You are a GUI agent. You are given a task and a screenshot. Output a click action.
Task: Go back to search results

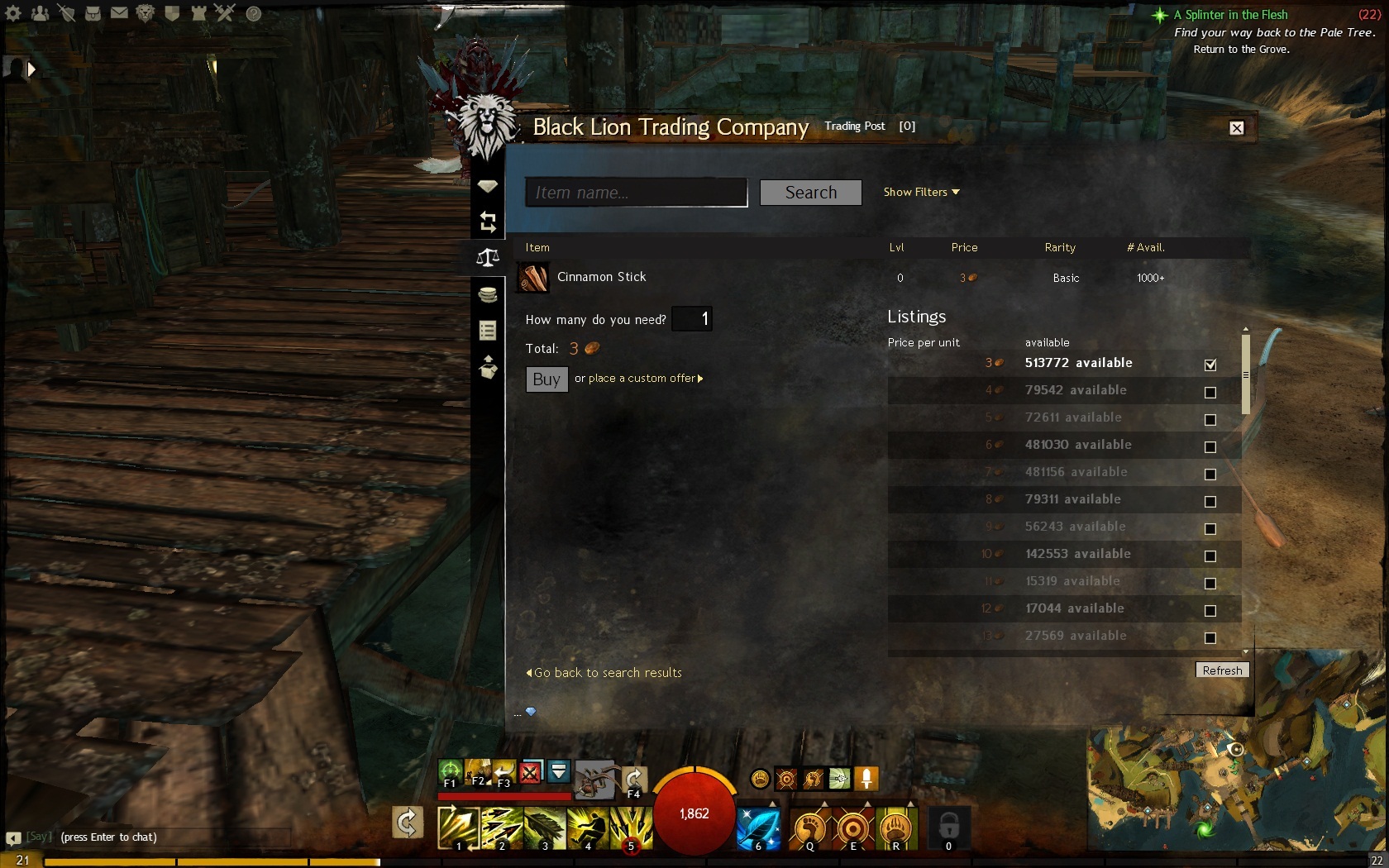604,673
